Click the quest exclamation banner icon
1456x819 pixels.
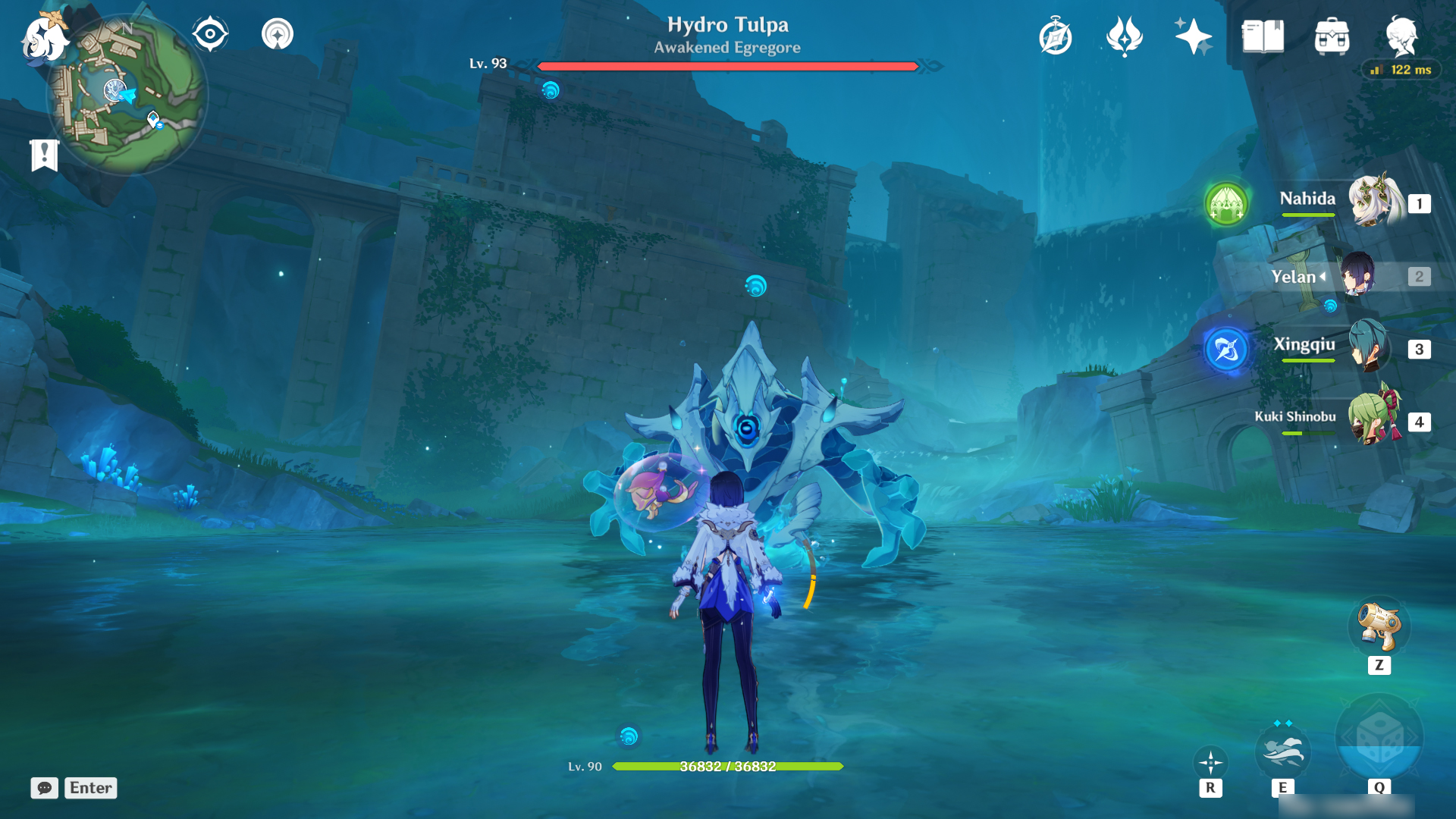(x=45, y=154)
